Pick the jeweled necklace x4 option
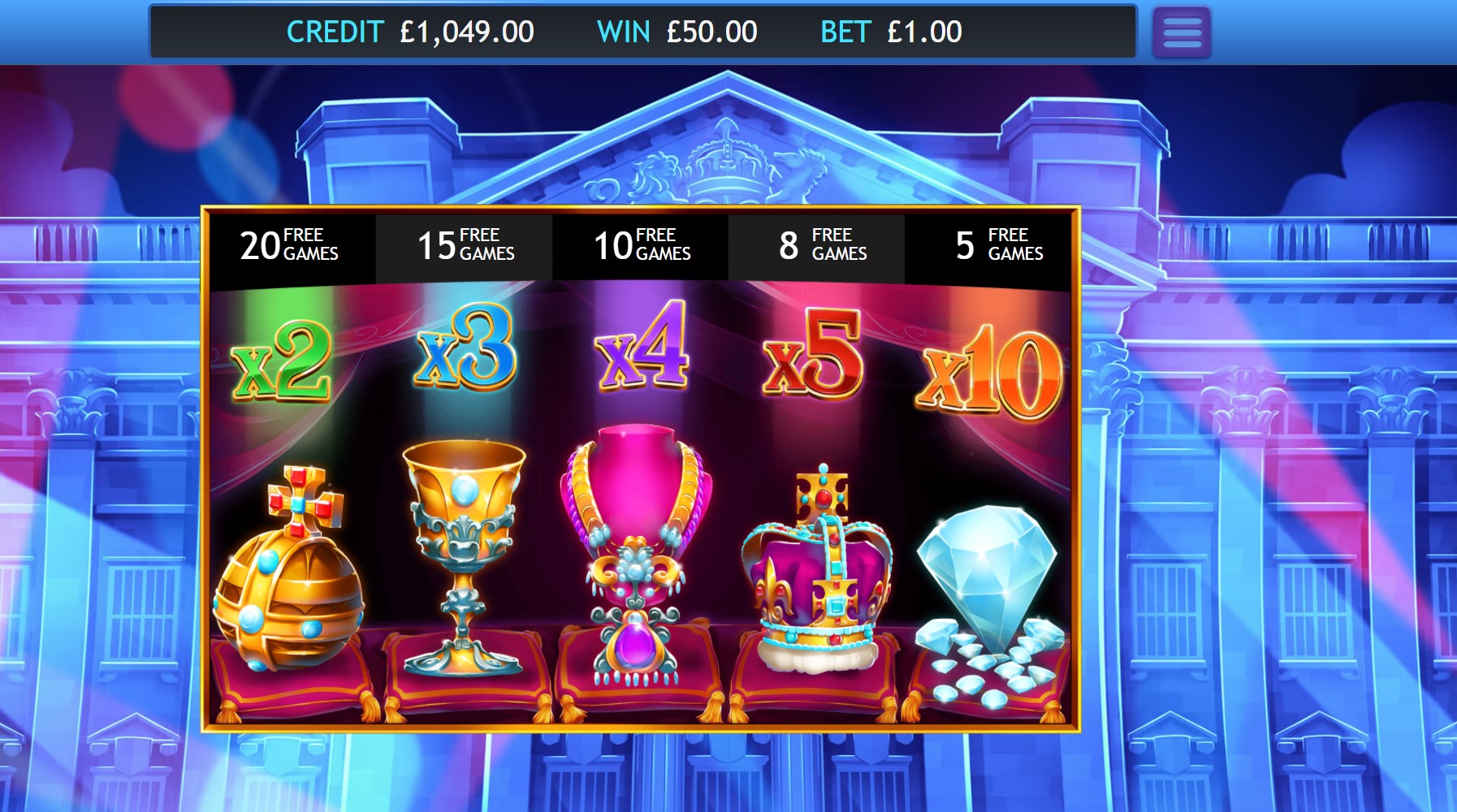 point(639,552)
